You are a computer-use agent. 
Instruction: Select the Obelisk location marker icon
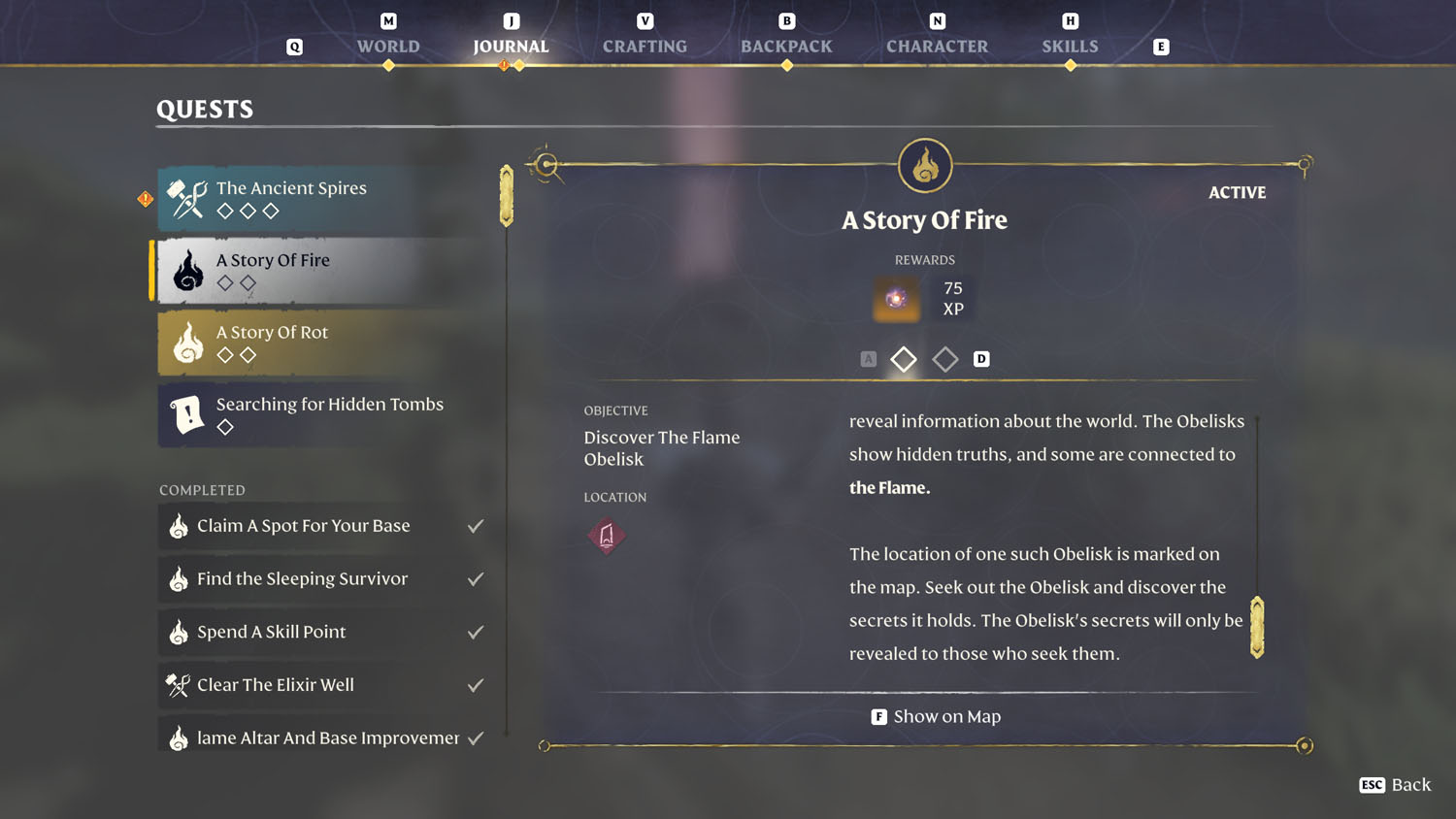click(x=606, y=537)
